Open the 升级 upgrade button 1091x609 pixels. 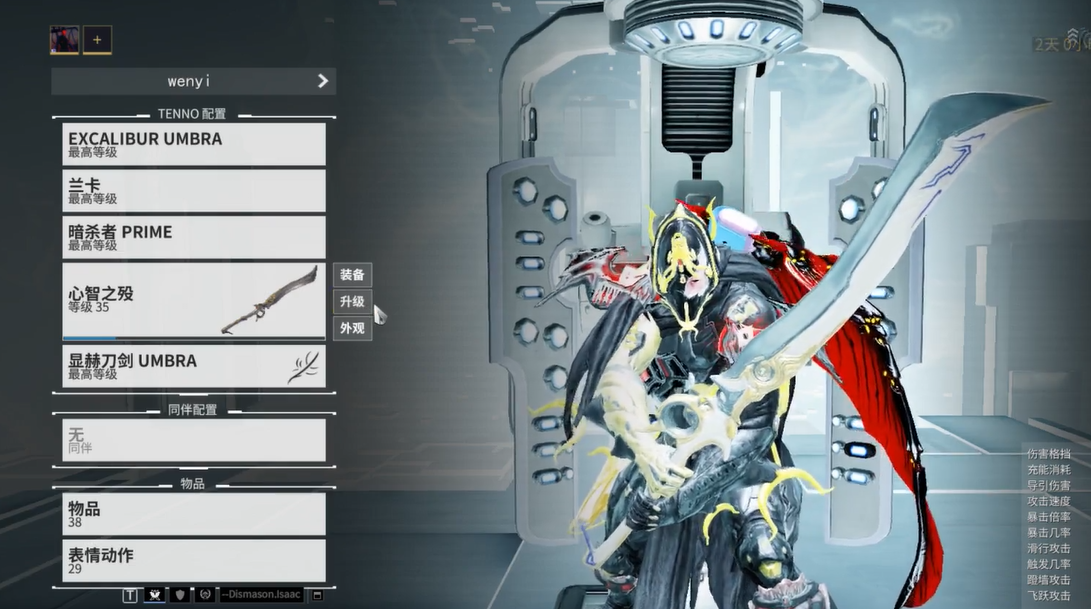[352, 301]
